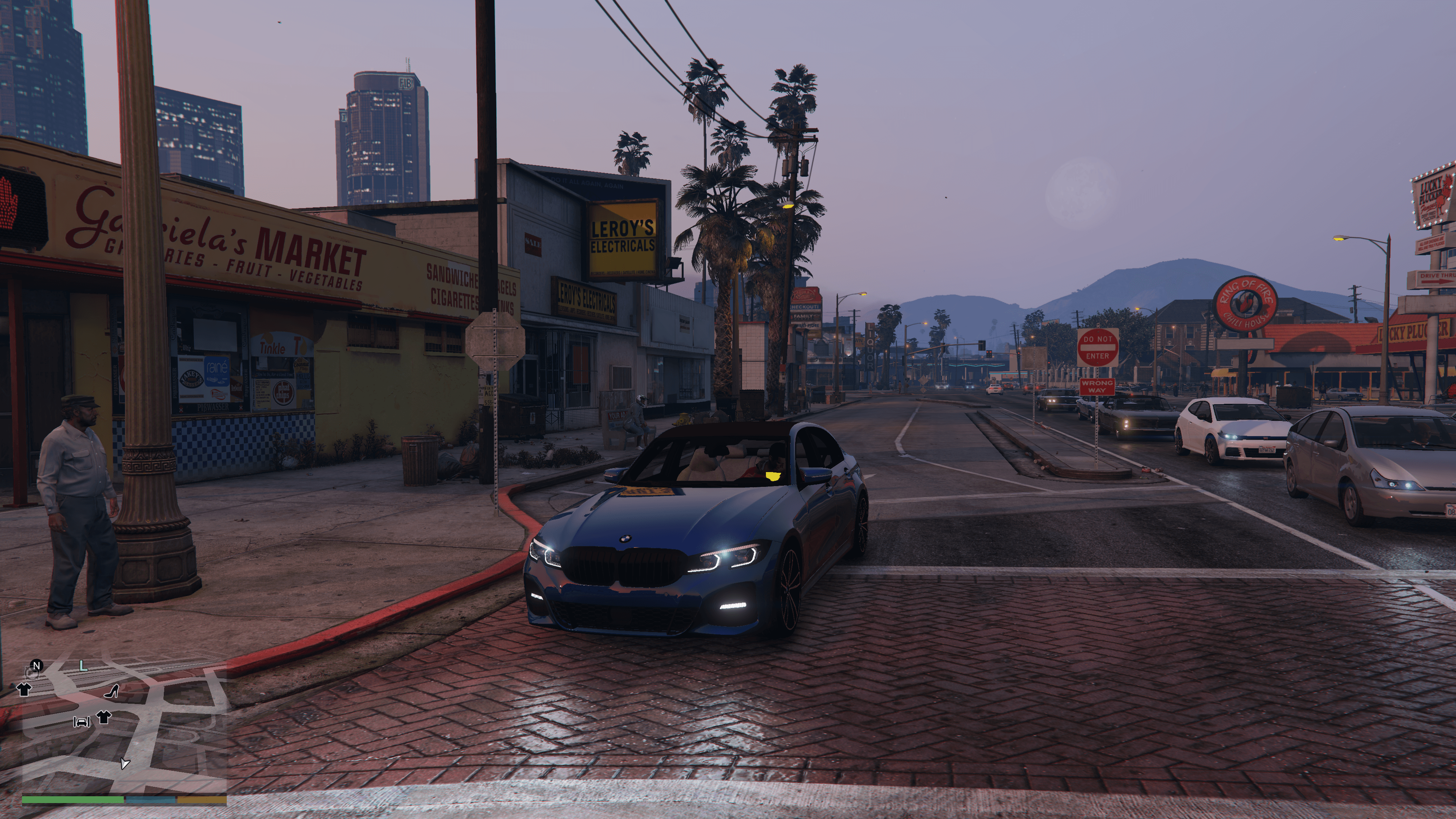Select the car garage blip on minimap
This screenshot has height=819, width=1456.
click(82, 722)
